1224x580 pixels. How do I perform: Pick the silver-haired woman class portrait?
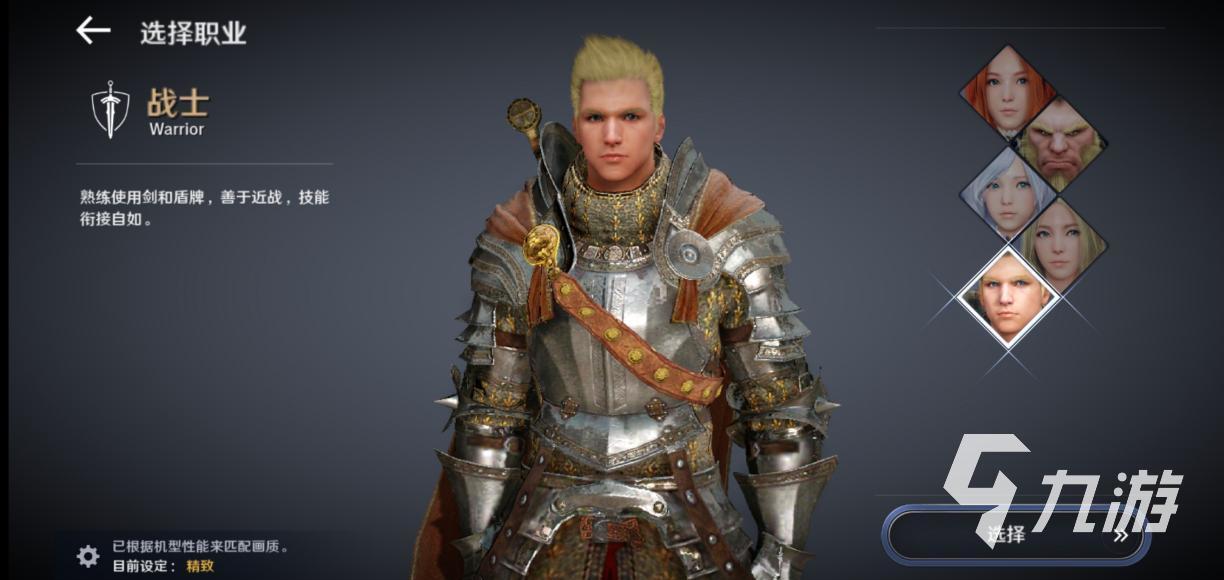pos(1007,195)
